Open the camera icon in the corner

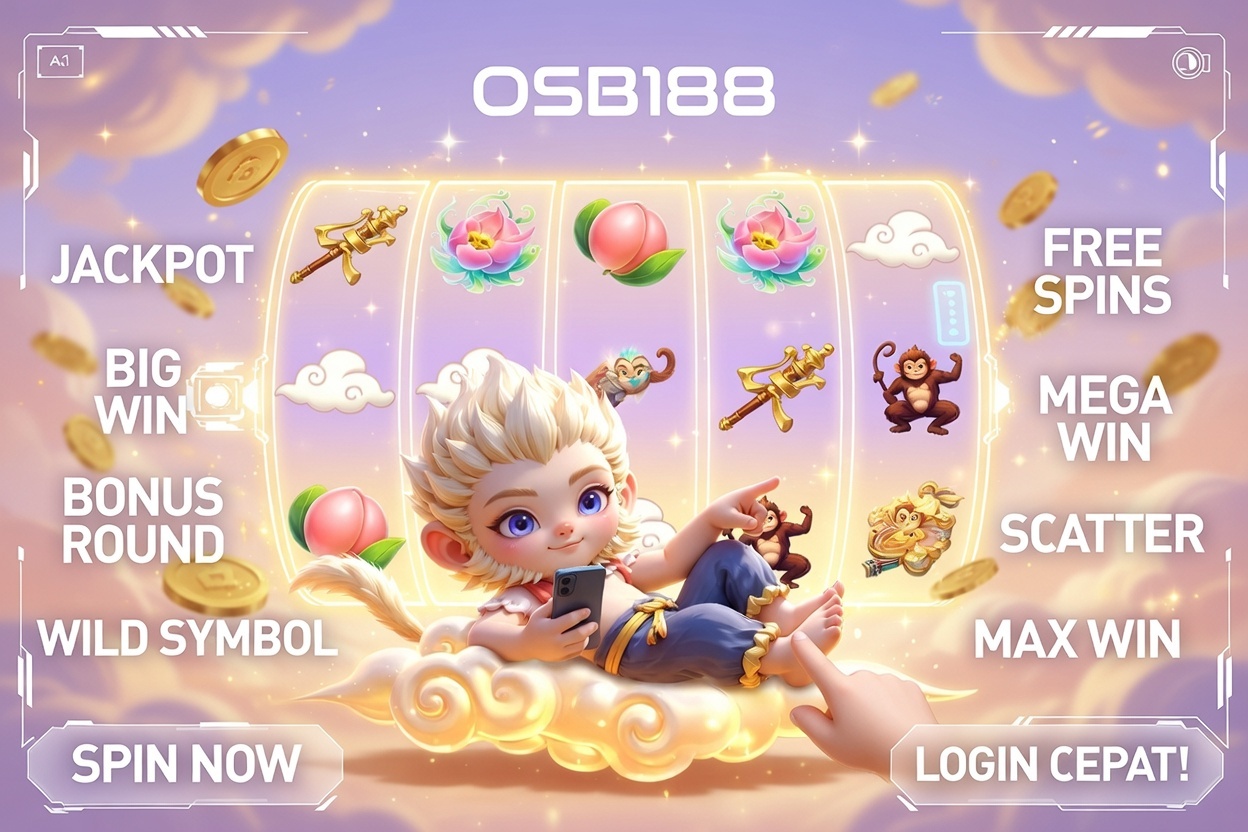pyautogui.click(x=1190, y=62)
